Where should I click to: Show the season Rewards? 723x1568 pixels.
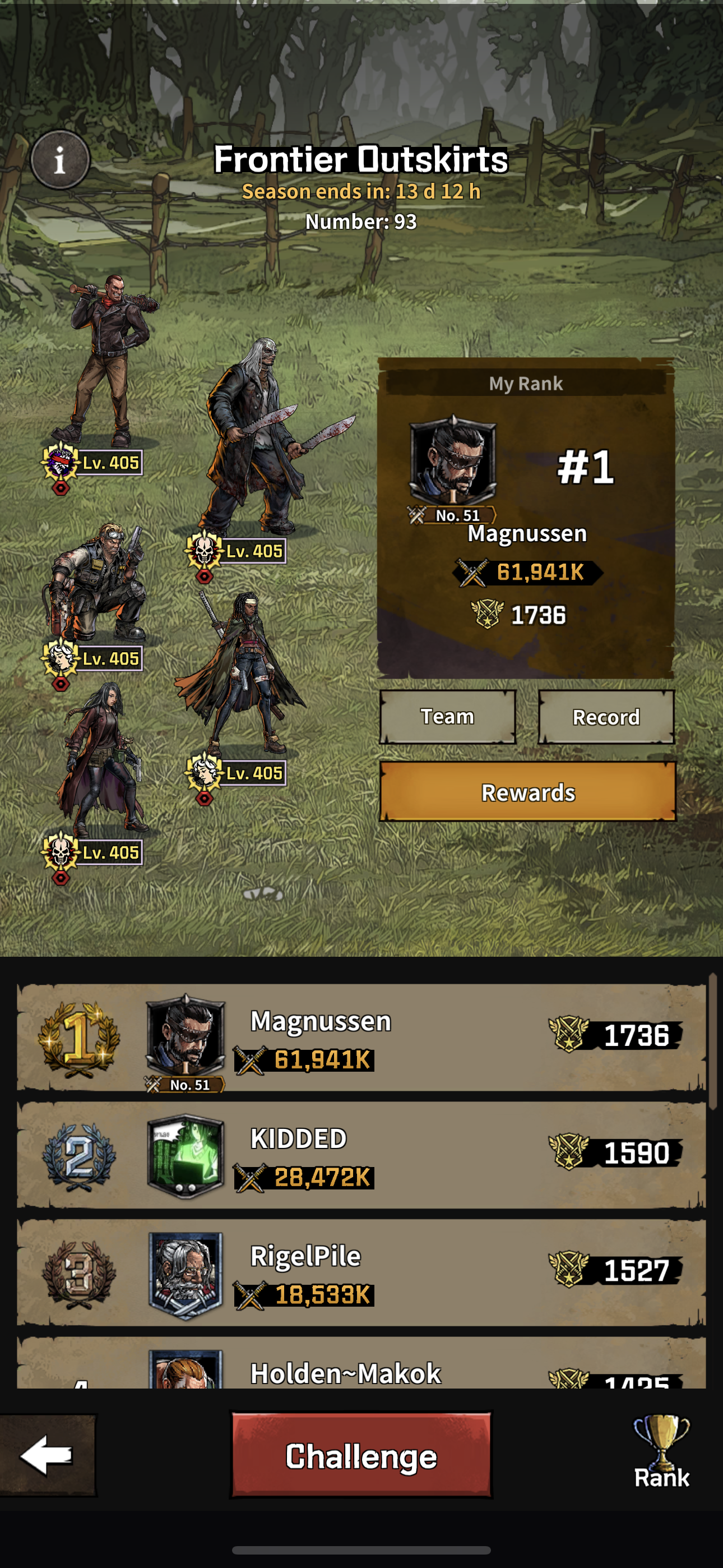coord(527,792)
